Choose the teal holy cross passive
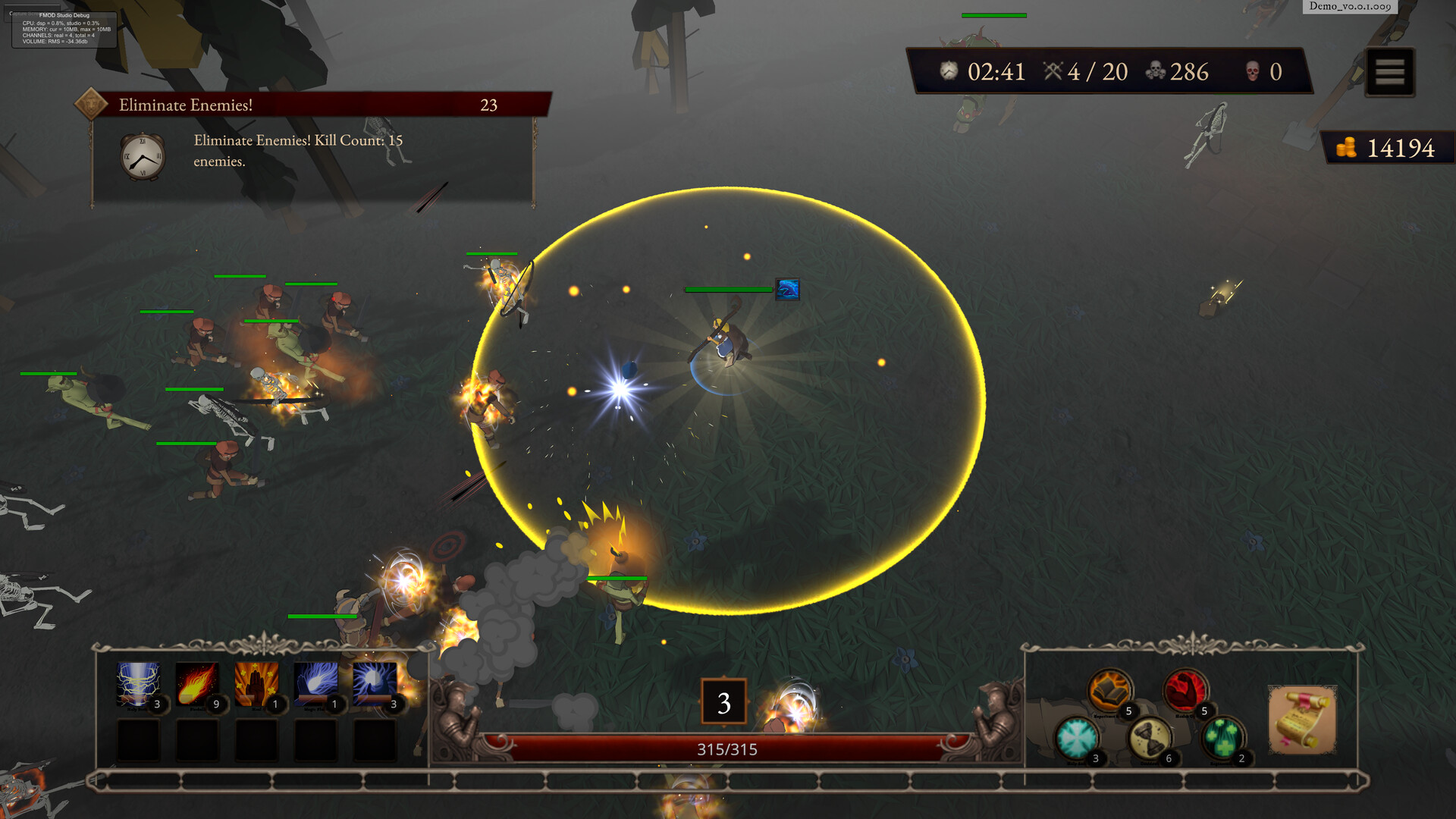Screen dimensions: 1456x819 tap(1076, 738)
